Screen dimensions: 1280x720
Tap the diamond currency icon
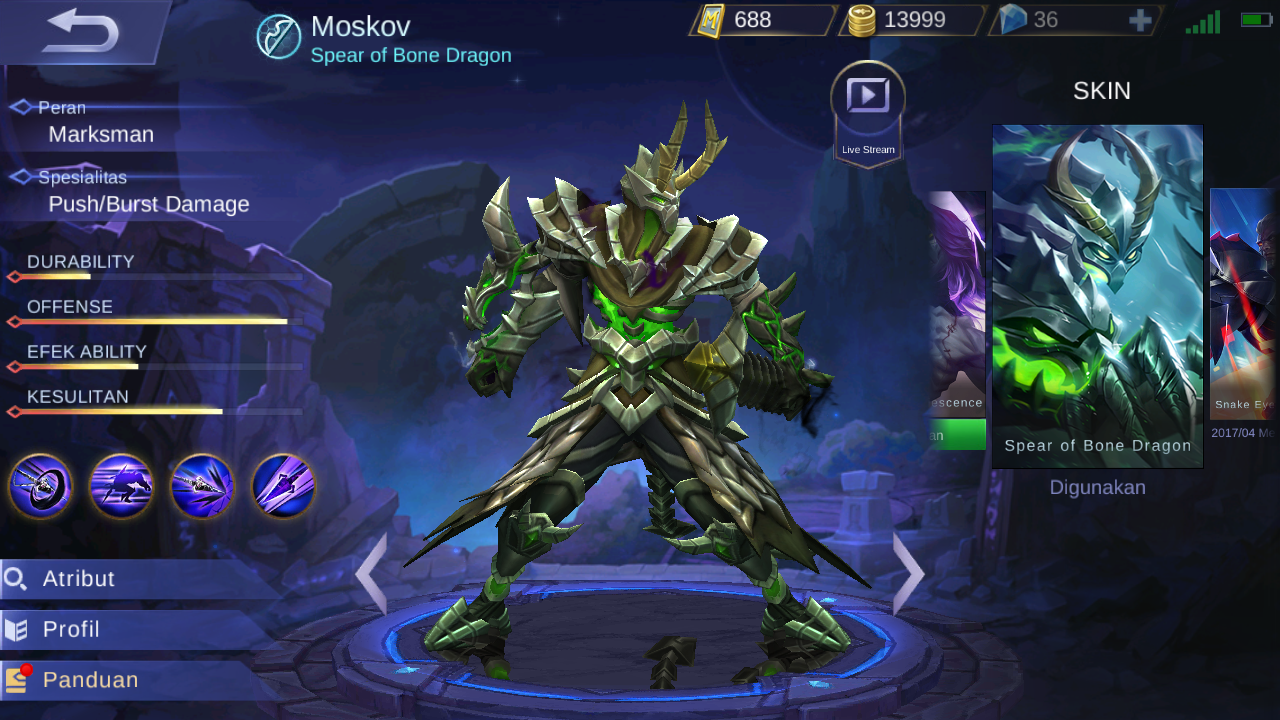tap(1014, 19)
